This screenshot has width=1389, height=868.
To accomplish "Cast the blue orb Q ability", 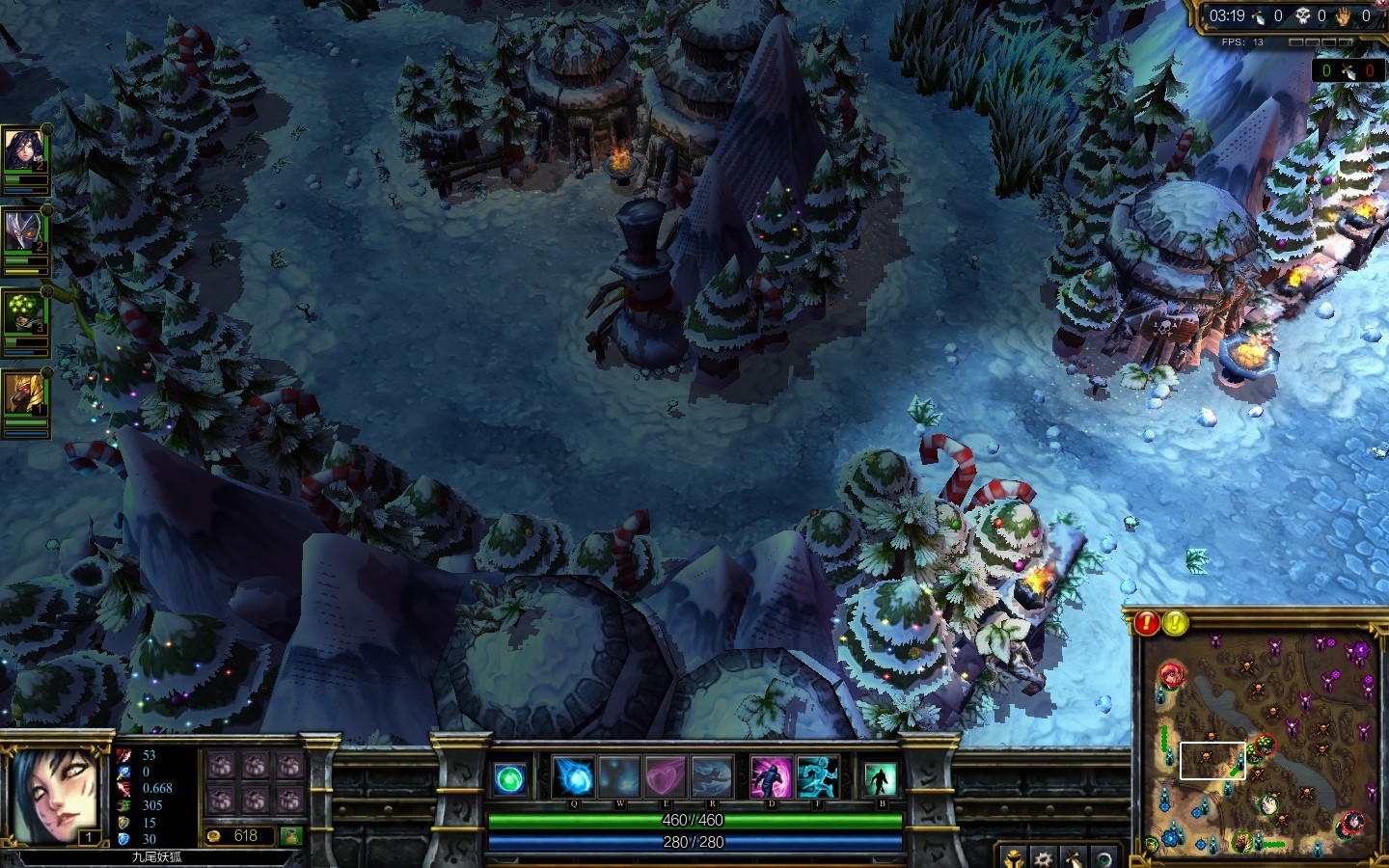I will pos(573,777).
